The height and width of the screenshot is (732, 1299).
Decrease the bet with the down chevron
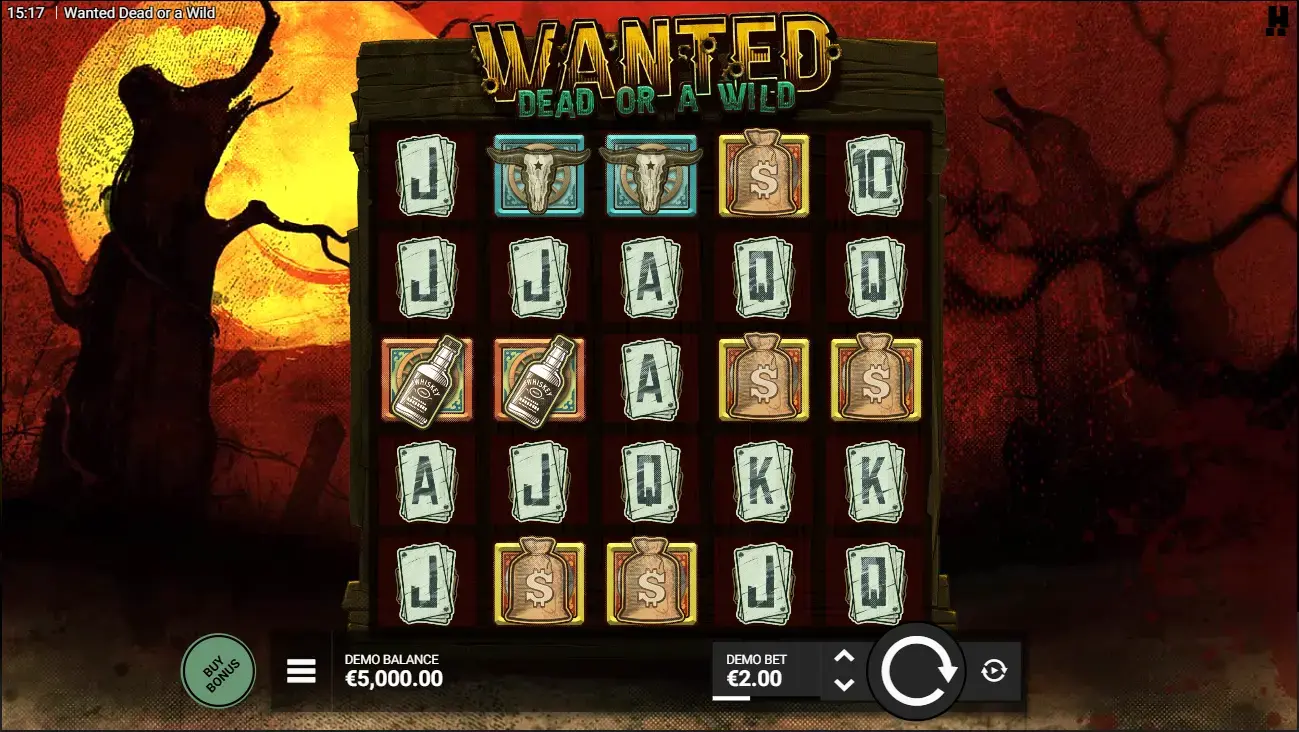(x=843, y=685)
